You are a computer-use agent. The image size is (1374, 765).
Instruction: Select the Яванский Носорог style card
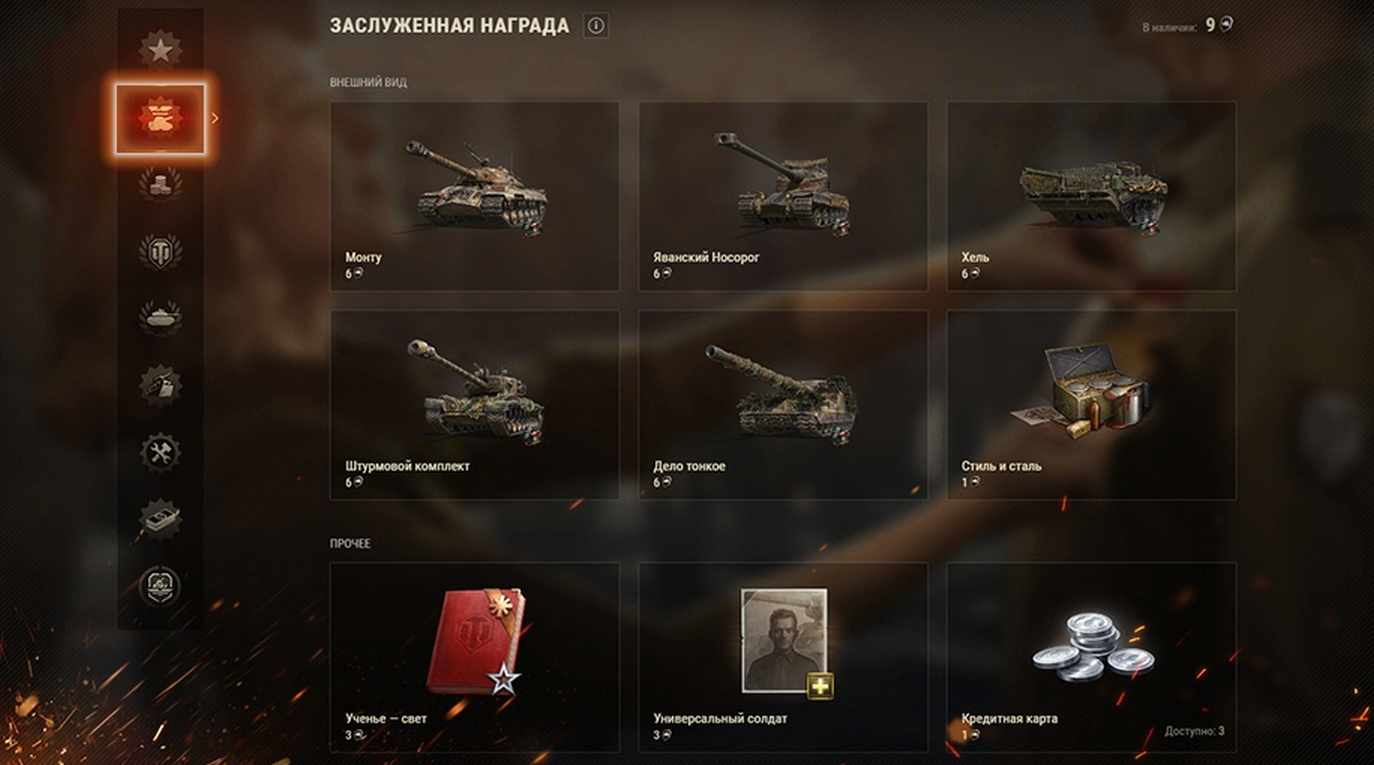coord(783,196)
